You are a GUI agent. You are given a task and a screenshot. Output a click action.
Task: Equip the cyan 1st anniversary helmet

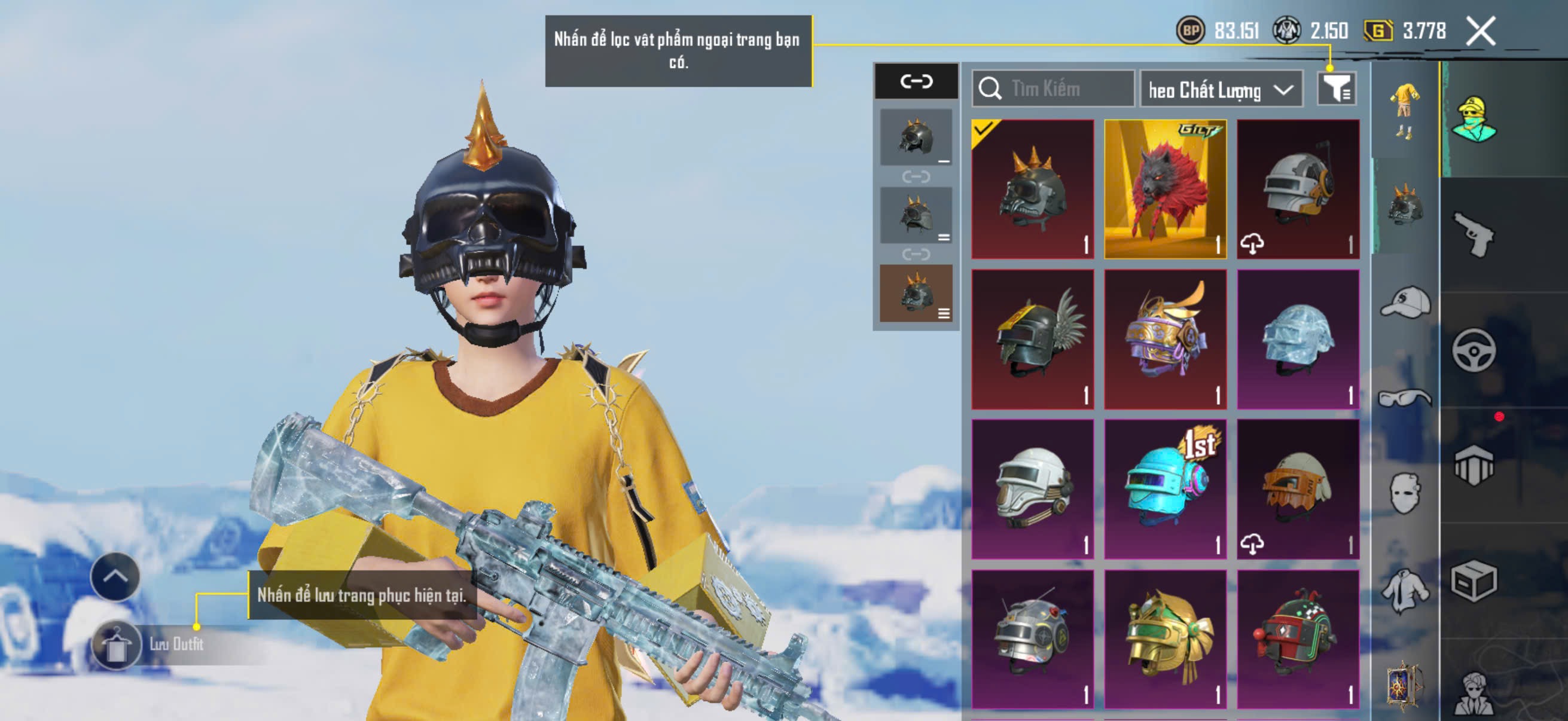click(x=1165, y=488)
